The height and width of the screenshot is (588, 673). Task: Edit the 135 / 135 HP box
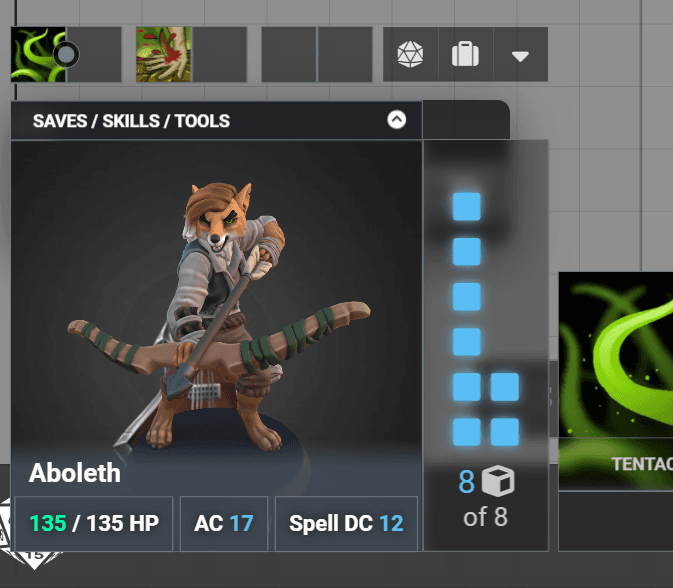click(94, 523)
